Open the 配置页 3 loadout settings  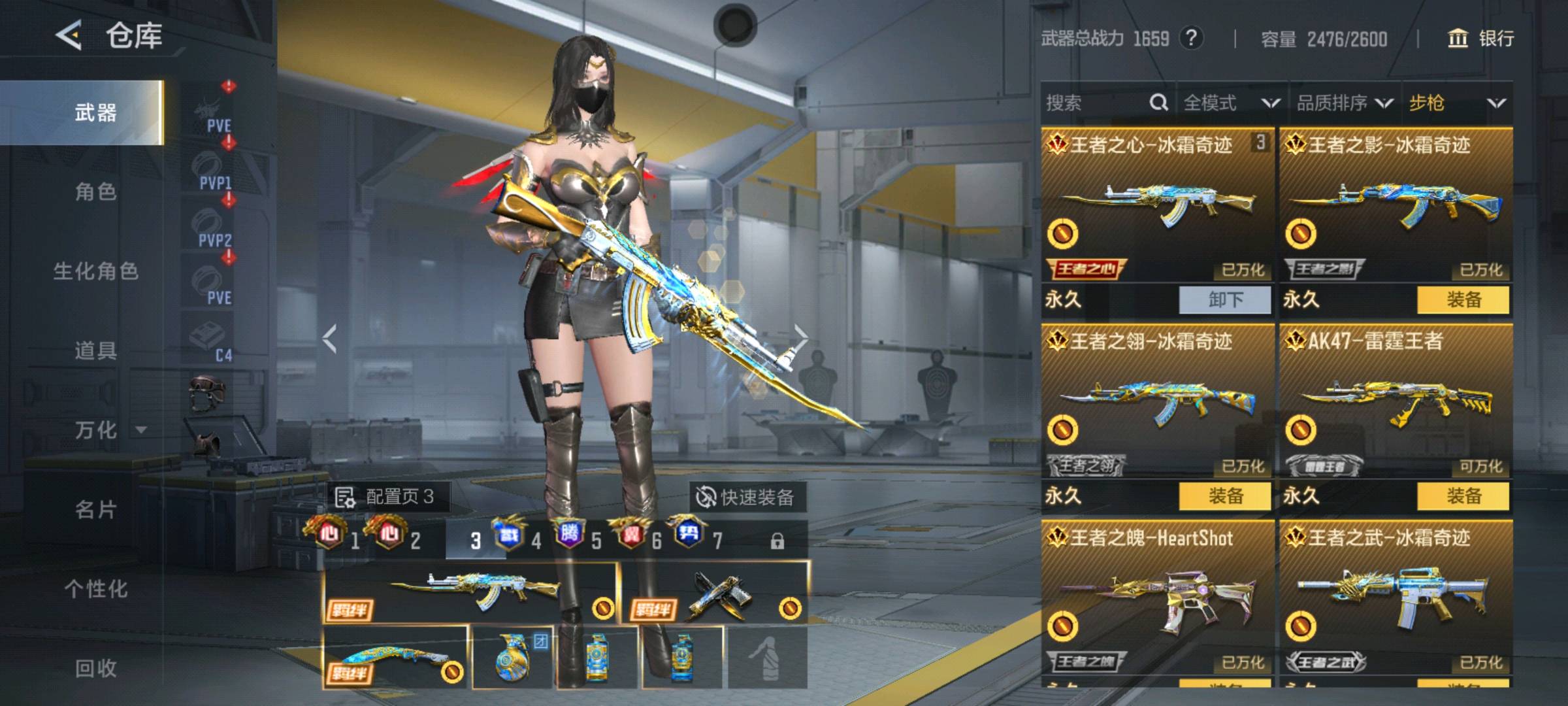[x=385, y=497]
